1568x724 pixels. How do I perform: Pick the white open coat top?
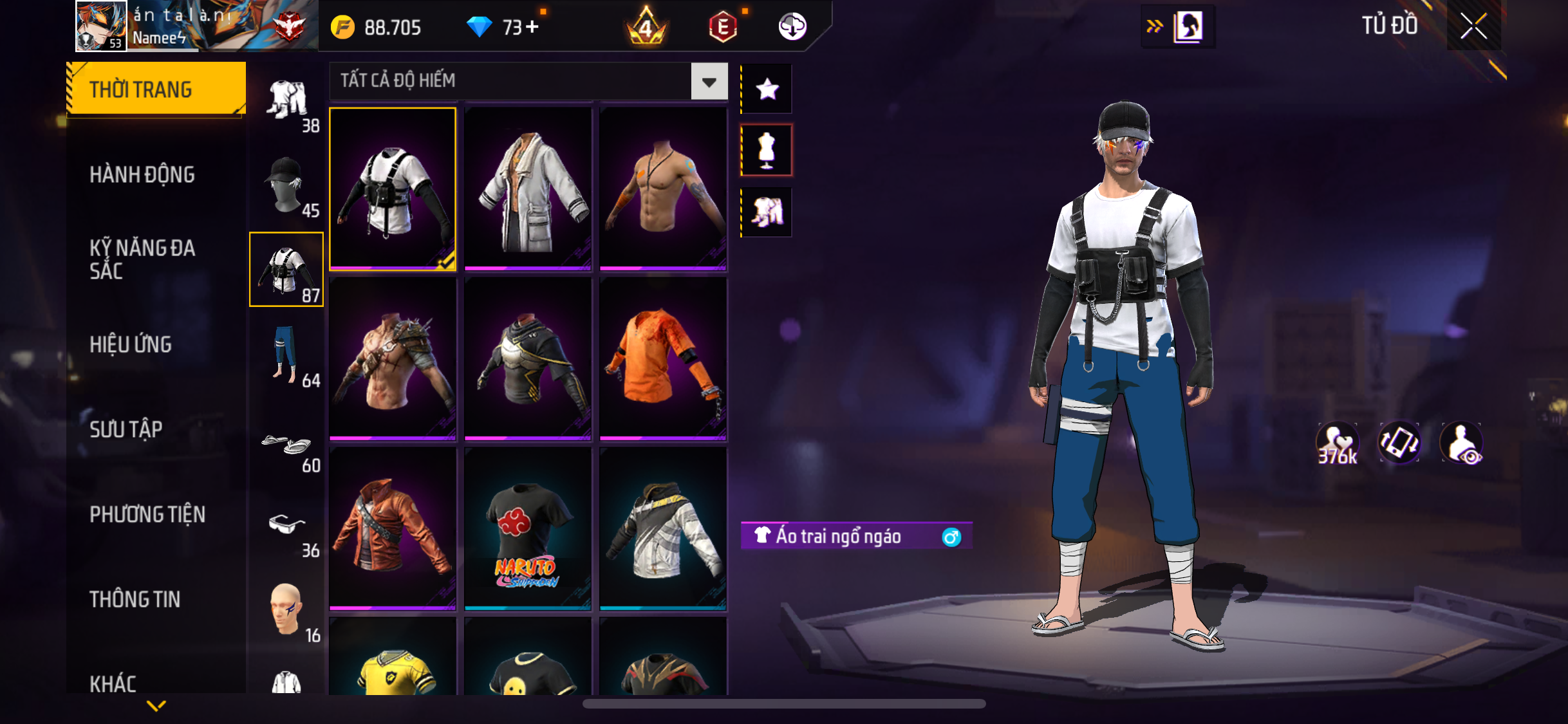pyautogui.click(x=528, y=188)
